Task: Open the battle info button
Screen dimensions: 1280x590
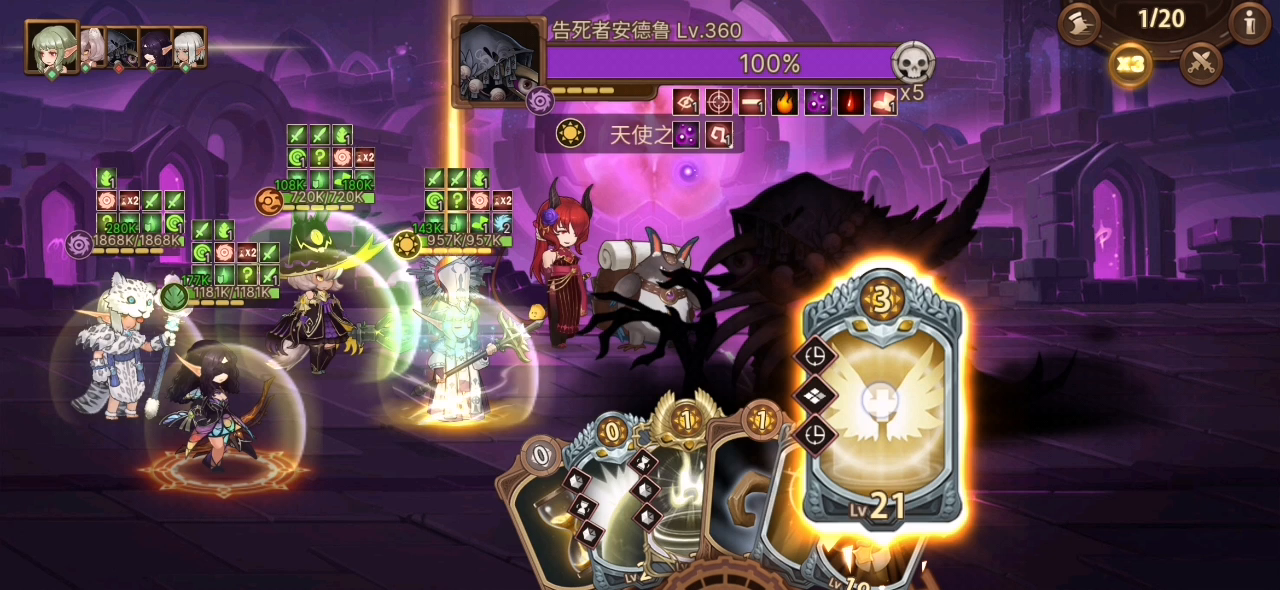Action: click(x=1249, y=21)
